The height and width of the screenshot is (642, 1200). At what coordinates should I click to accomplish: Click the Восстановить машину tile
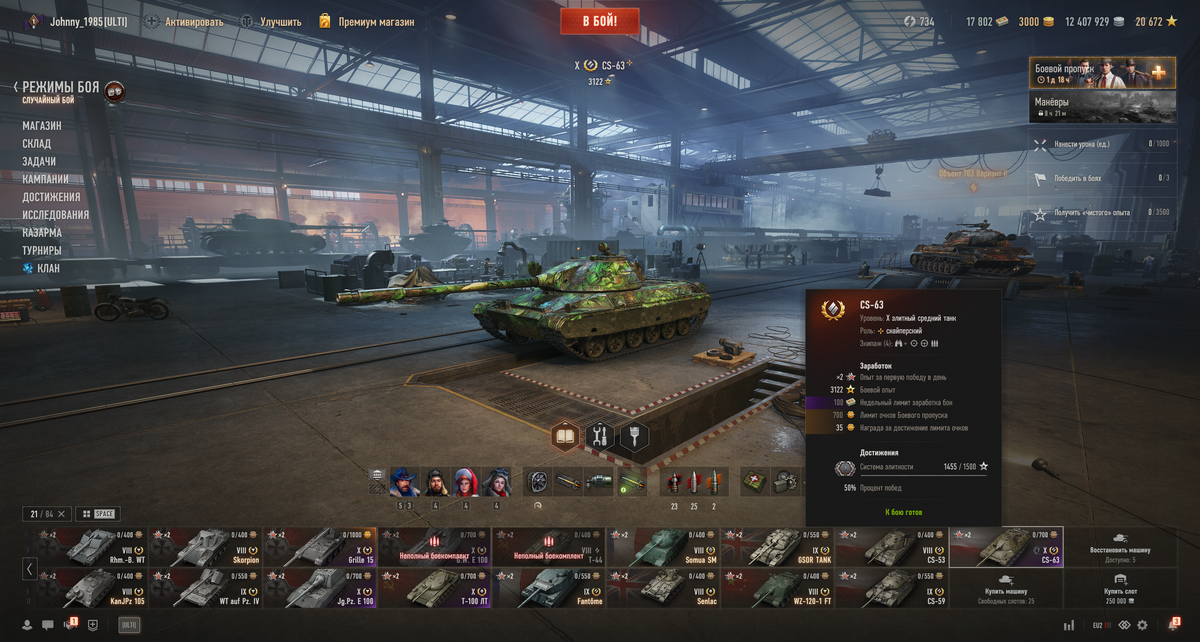[1120, 547]
